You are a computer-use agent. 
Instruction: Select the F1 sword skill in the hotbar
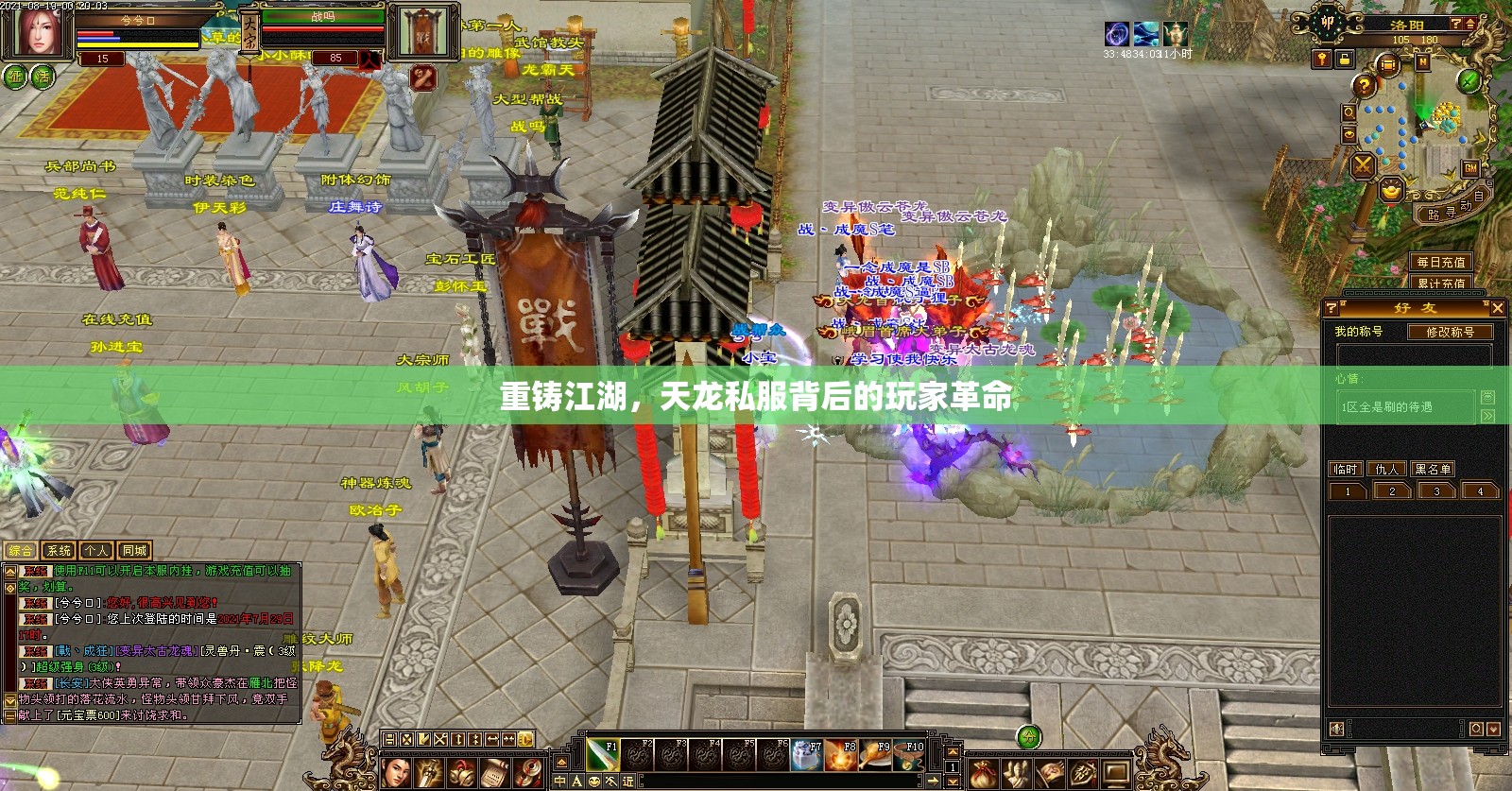[603, 756]
